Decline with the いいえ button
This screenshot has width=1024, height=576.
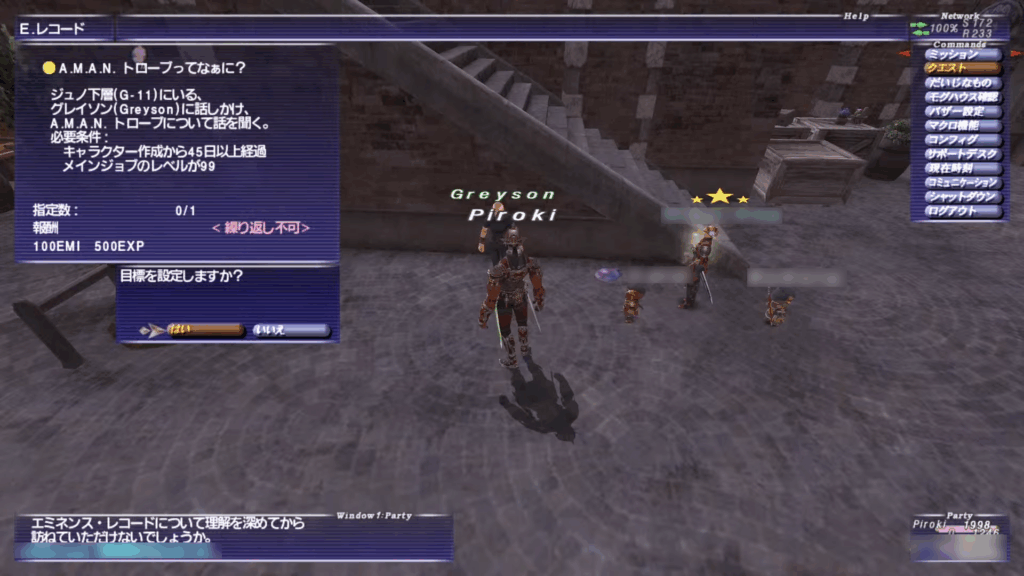(x=289, y=330)
